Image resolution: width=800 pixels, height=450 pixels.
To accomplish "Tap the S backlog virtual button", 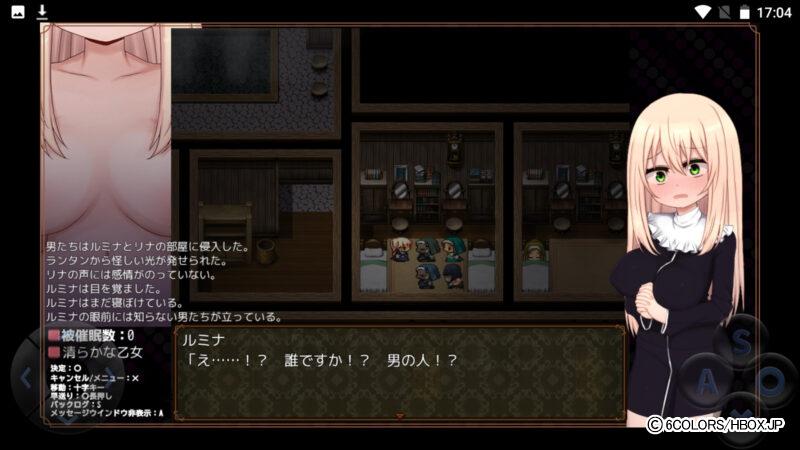I will [741, 343].
